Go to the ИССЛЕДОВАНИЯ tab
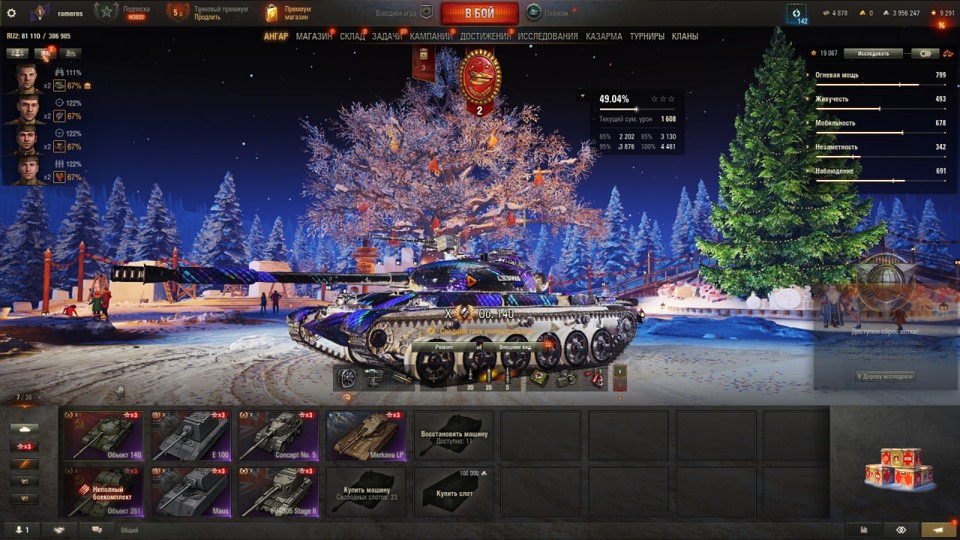Image resolution: width=960 pixels, height=540 pixels. pyautogui.click(x=547, y=36)
